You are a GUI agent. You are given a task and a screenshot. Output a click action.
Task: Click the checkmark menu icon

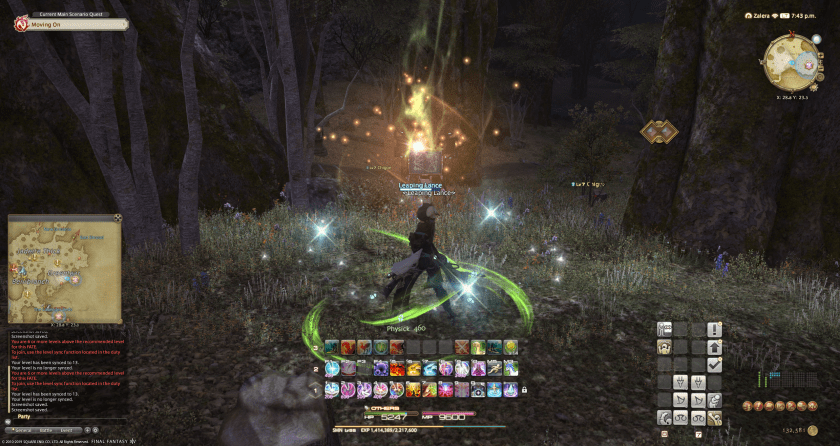point(714,365)
